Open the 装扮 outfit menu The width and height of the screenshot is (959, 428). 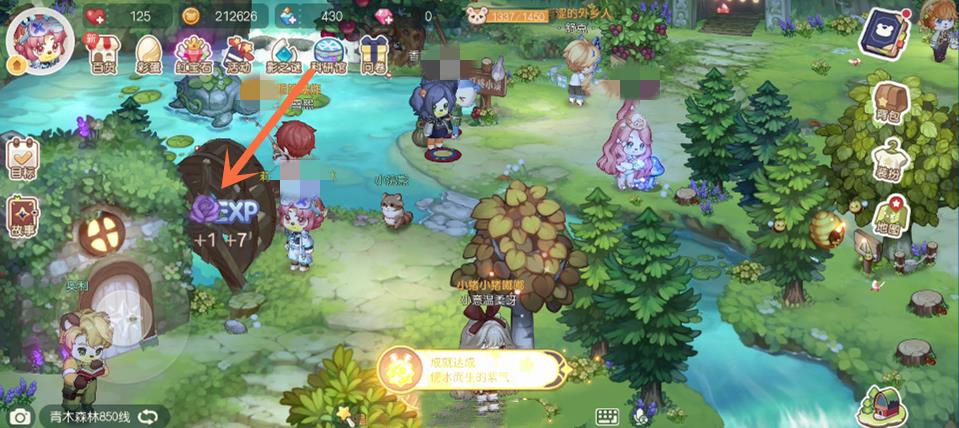tap(890, 161)
